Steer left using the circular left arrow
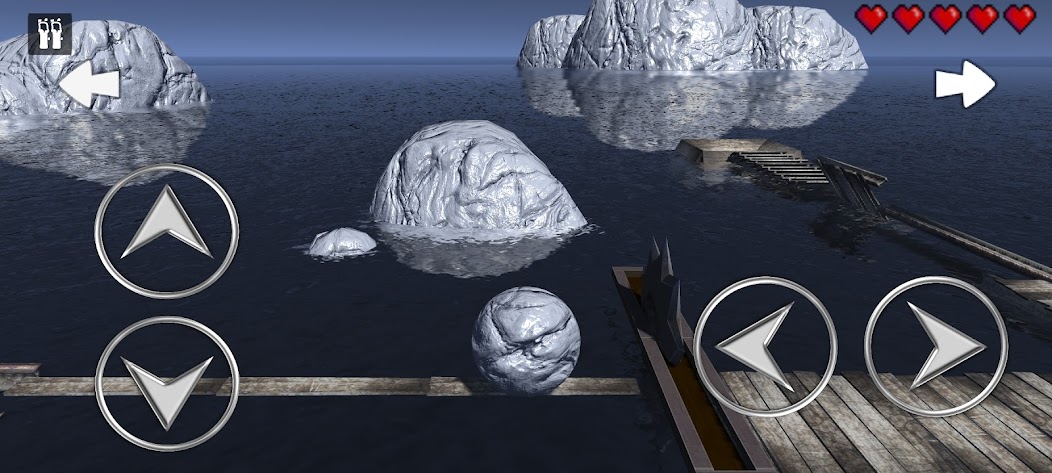 click(x=765, y=346)
